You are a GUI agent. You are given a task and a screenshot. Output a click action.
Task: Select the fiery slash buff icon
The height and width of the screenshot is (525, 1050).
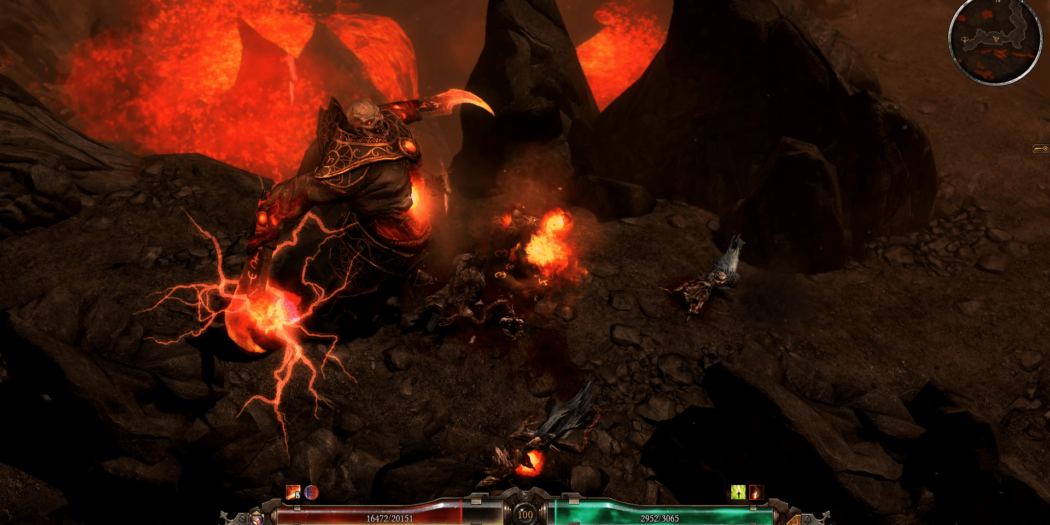[x=293, y=492]
